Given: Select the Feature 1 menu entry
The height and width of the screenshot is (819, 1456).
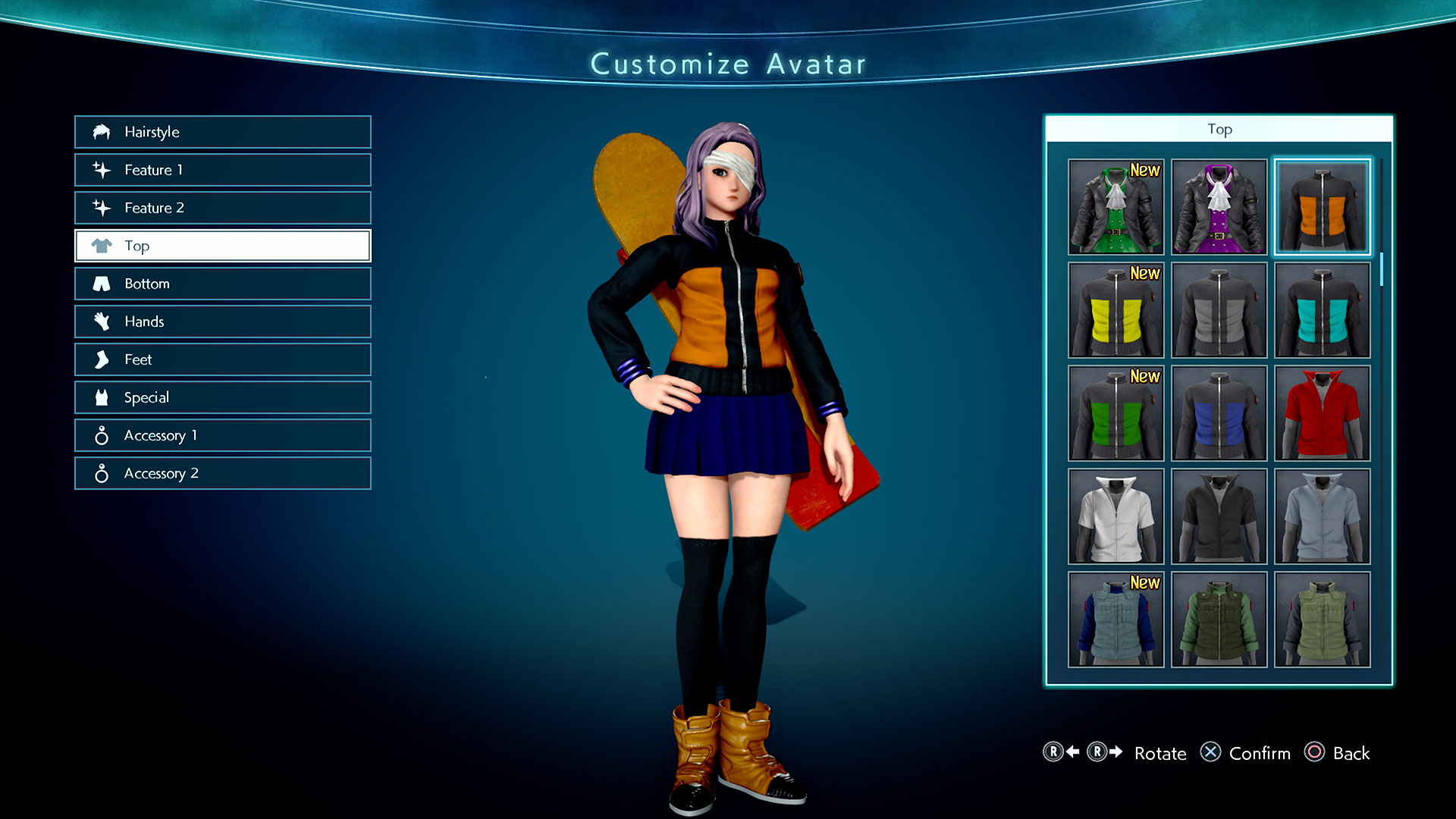Looking at the screenshot, I should tap(222, 170).
